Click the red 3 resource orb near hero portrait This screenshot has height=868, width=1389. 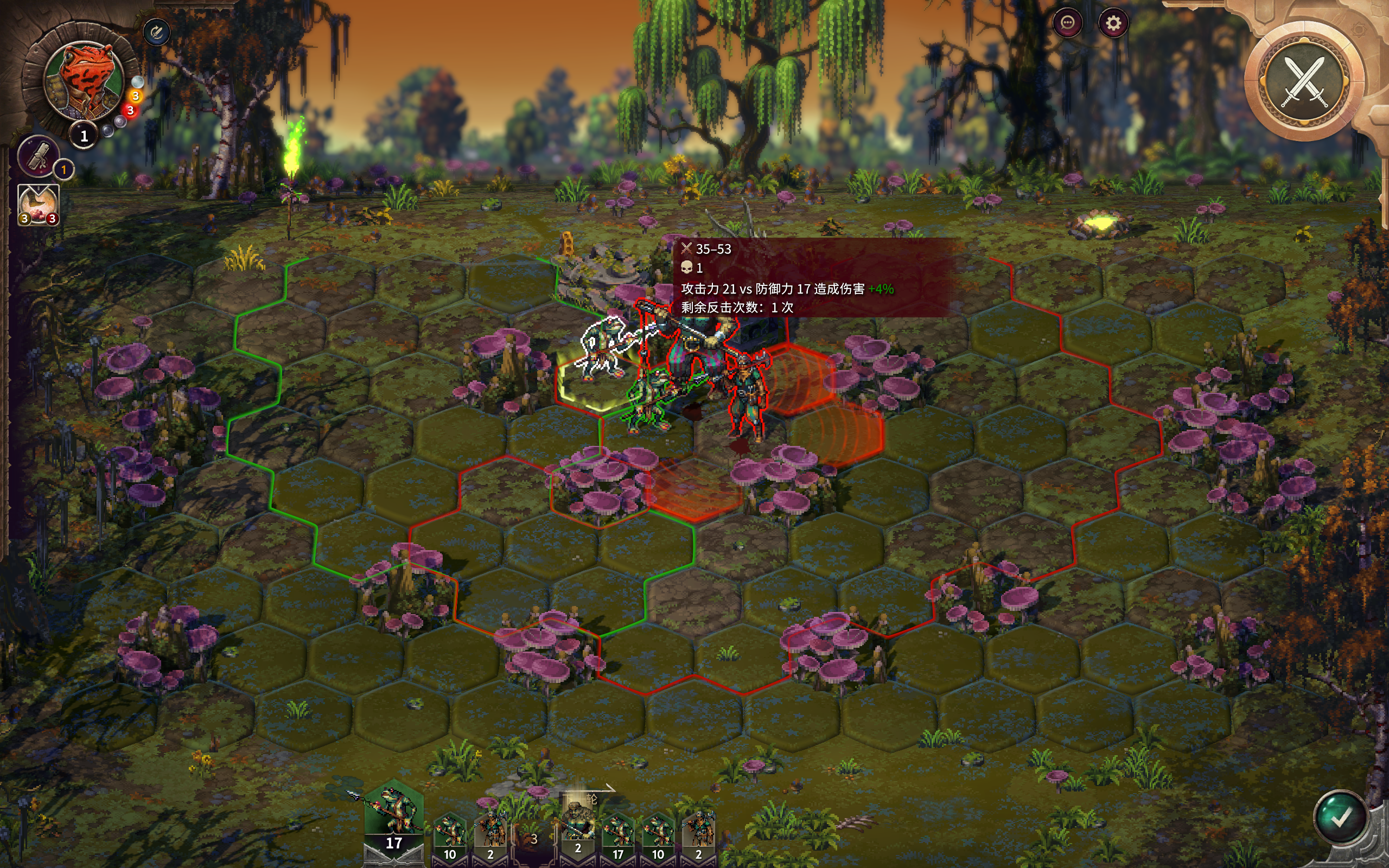tap(131, 111)
